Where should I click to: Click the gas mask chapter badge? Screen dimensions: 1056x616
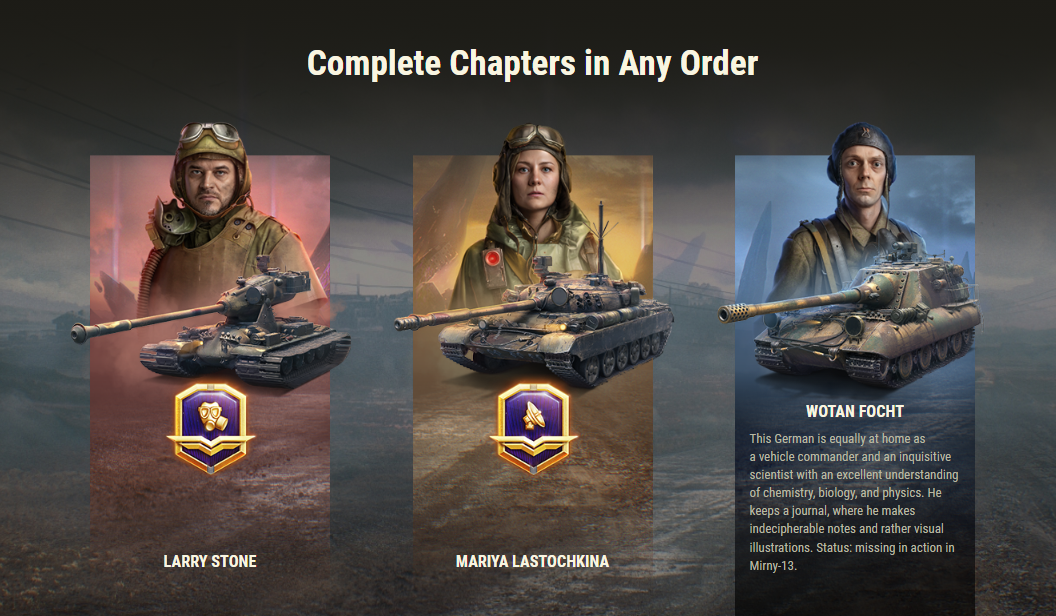tap(211, 427)
